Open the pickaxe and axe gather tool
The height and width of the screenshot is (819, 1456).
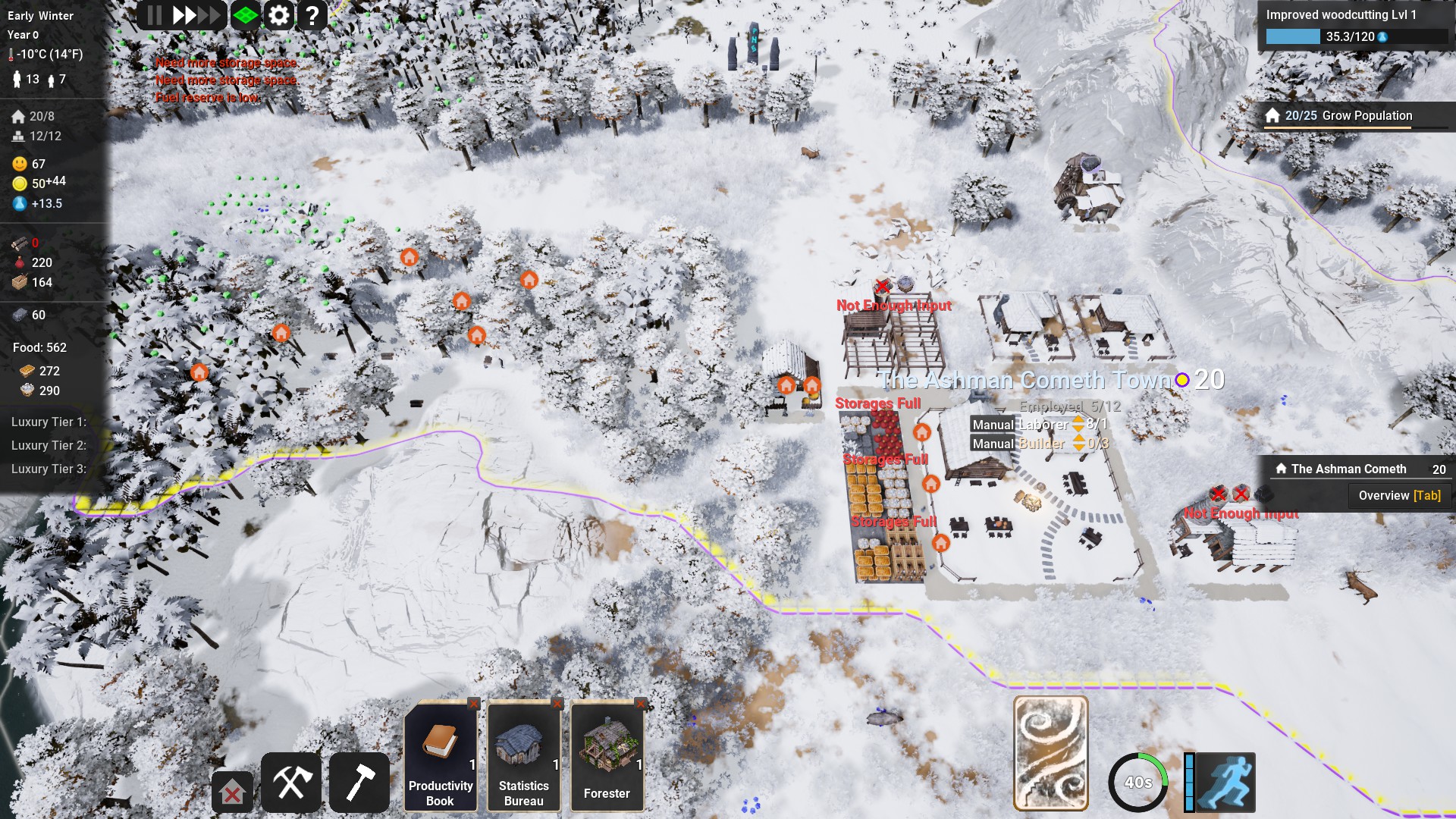pos(291,783)
